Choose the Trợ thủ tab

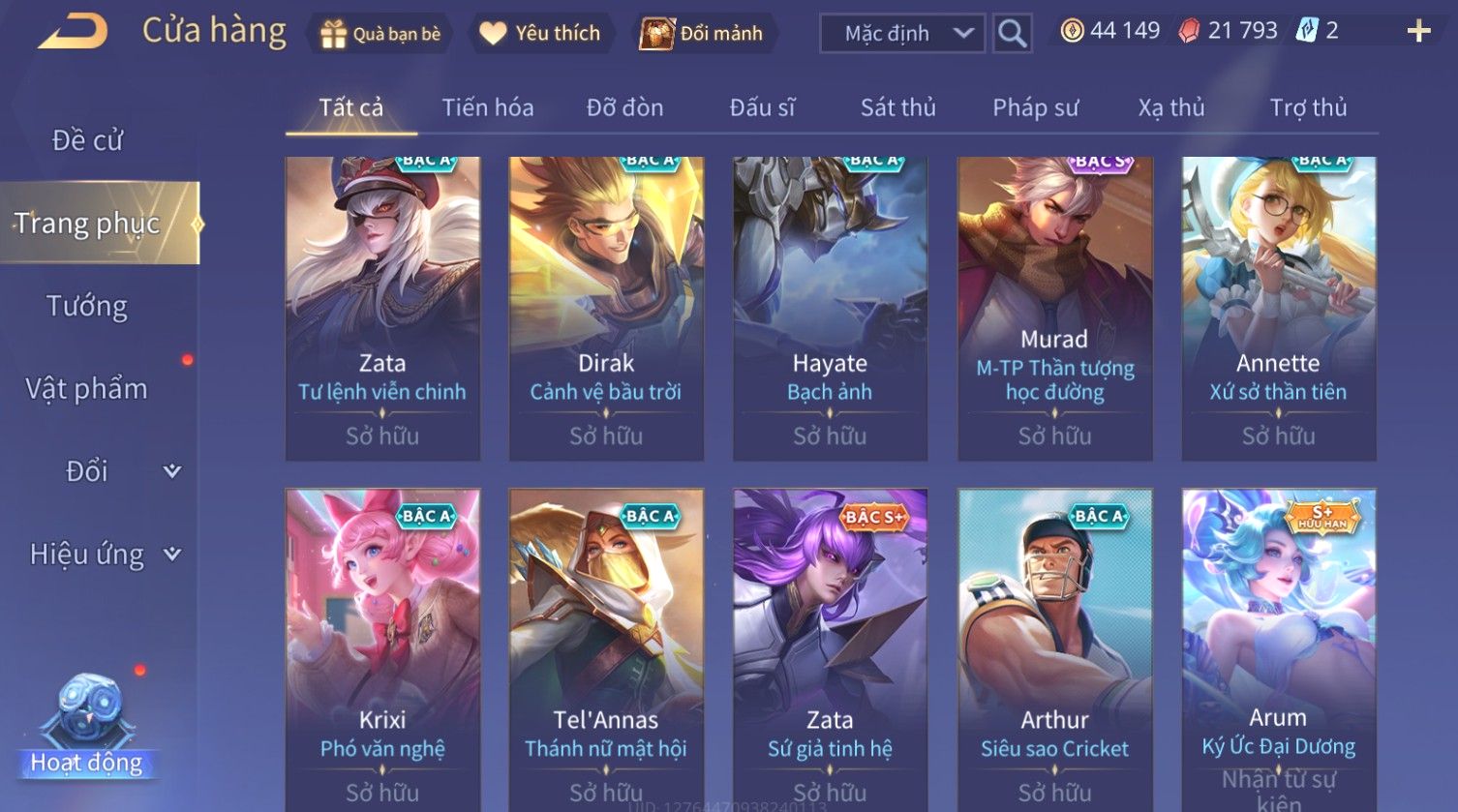1308,107
